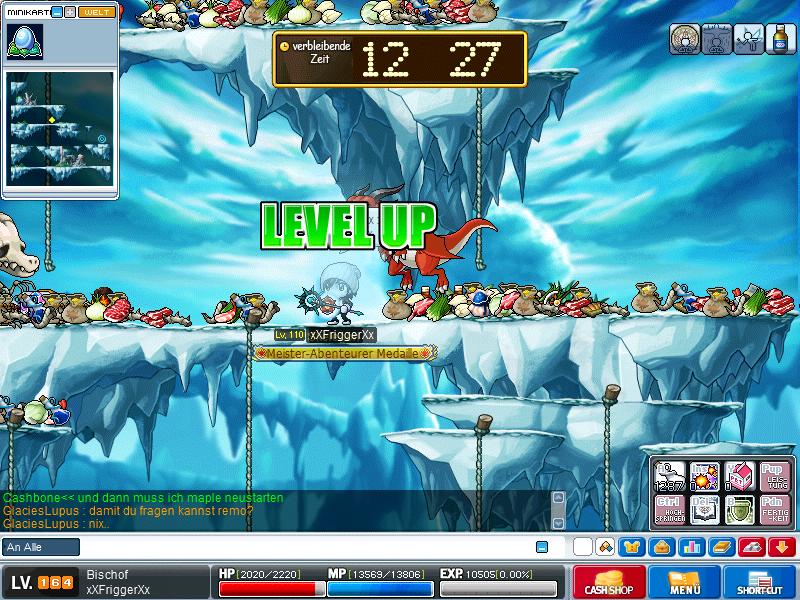Click the winged angel buff icon
Image resolution: width=800 pixels, height=600 pixels.
(747, 39)
